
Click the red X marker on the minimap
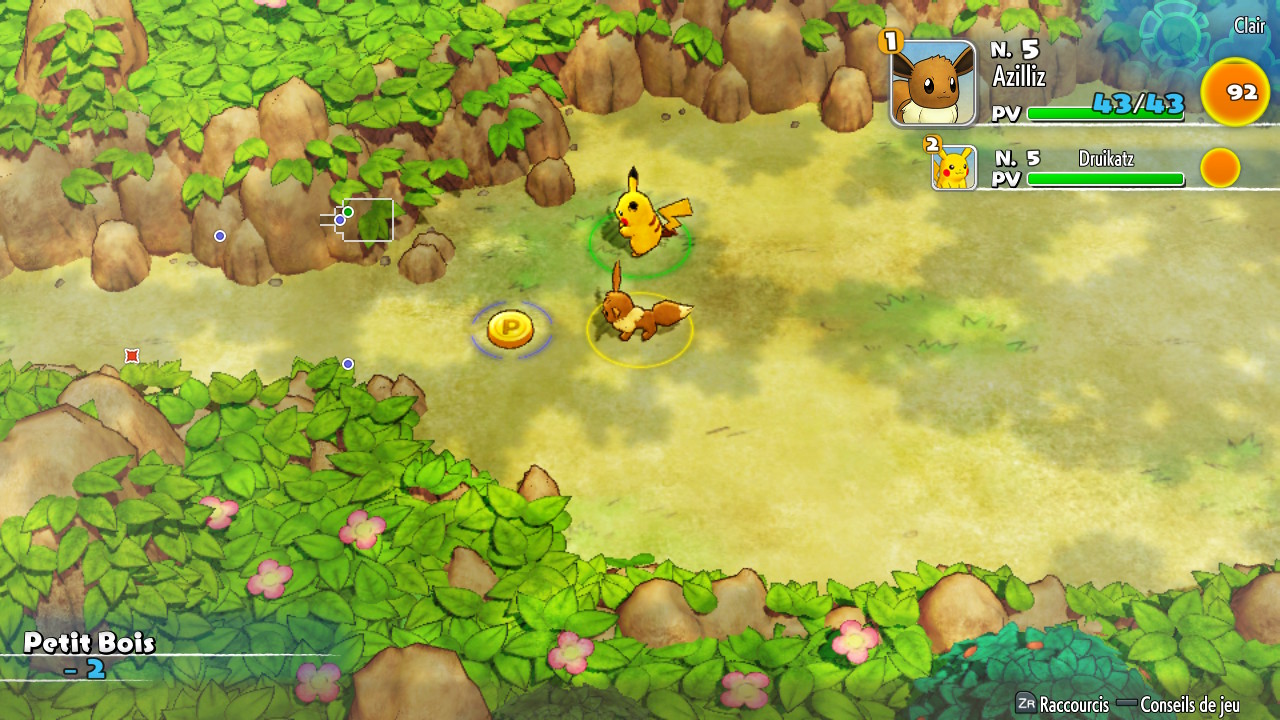coord(131,354)
